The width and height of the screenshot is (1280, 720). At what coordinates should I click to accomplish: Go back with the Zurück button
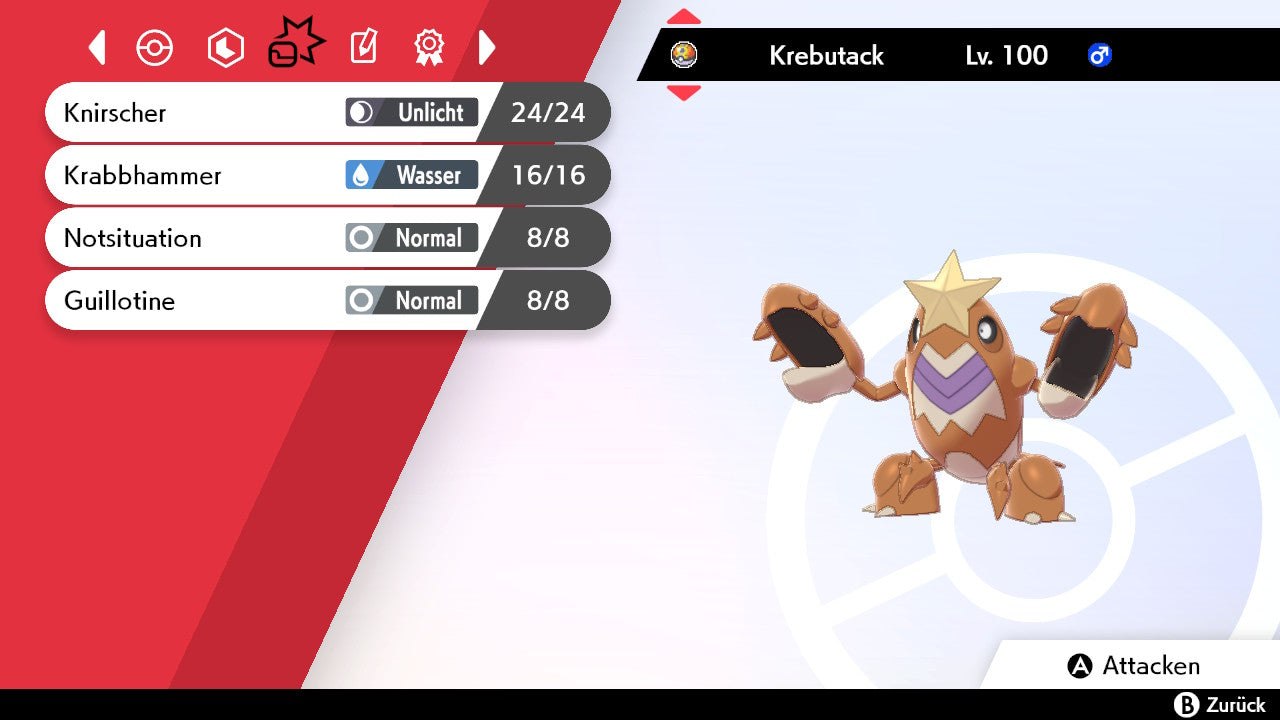pos(1220,705)
